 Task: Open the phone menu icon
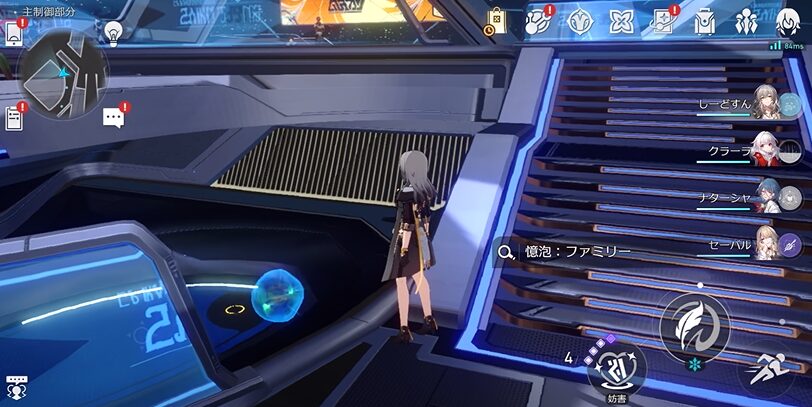pyautogui.click(x=14, y=33)
